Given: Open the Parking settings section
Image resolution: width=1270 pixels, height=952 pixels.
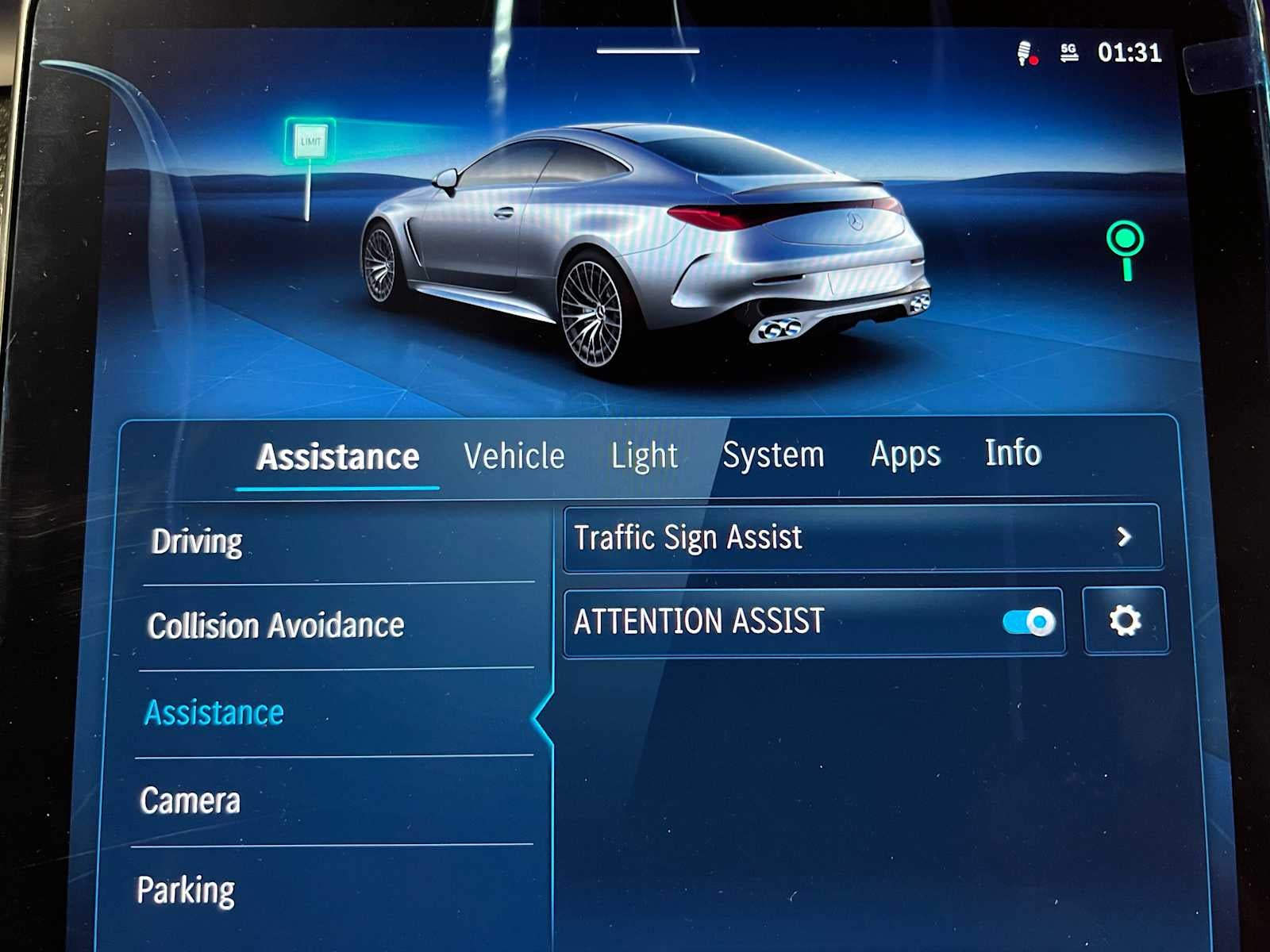Looking at the screenshot, I should [187, 889].
